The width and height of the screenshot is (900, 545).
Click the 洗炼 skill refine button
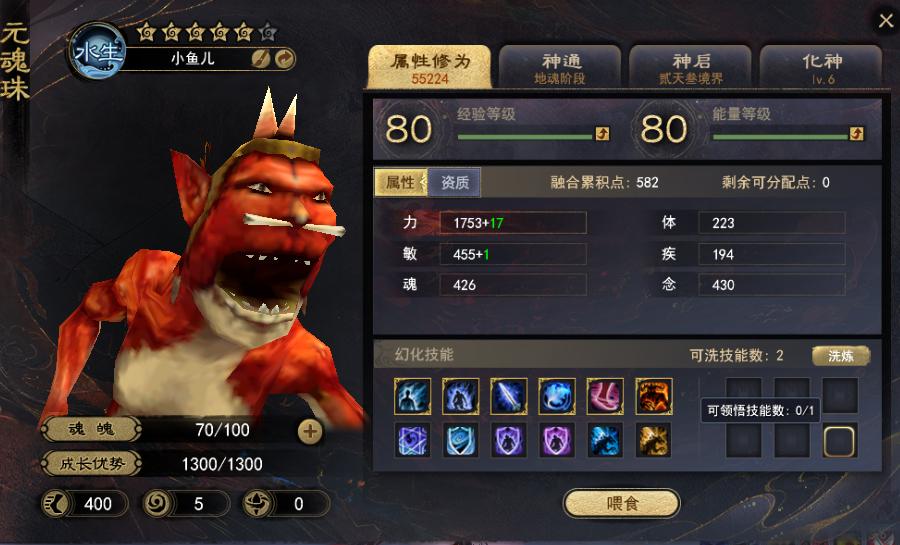[x=840, y=356]
